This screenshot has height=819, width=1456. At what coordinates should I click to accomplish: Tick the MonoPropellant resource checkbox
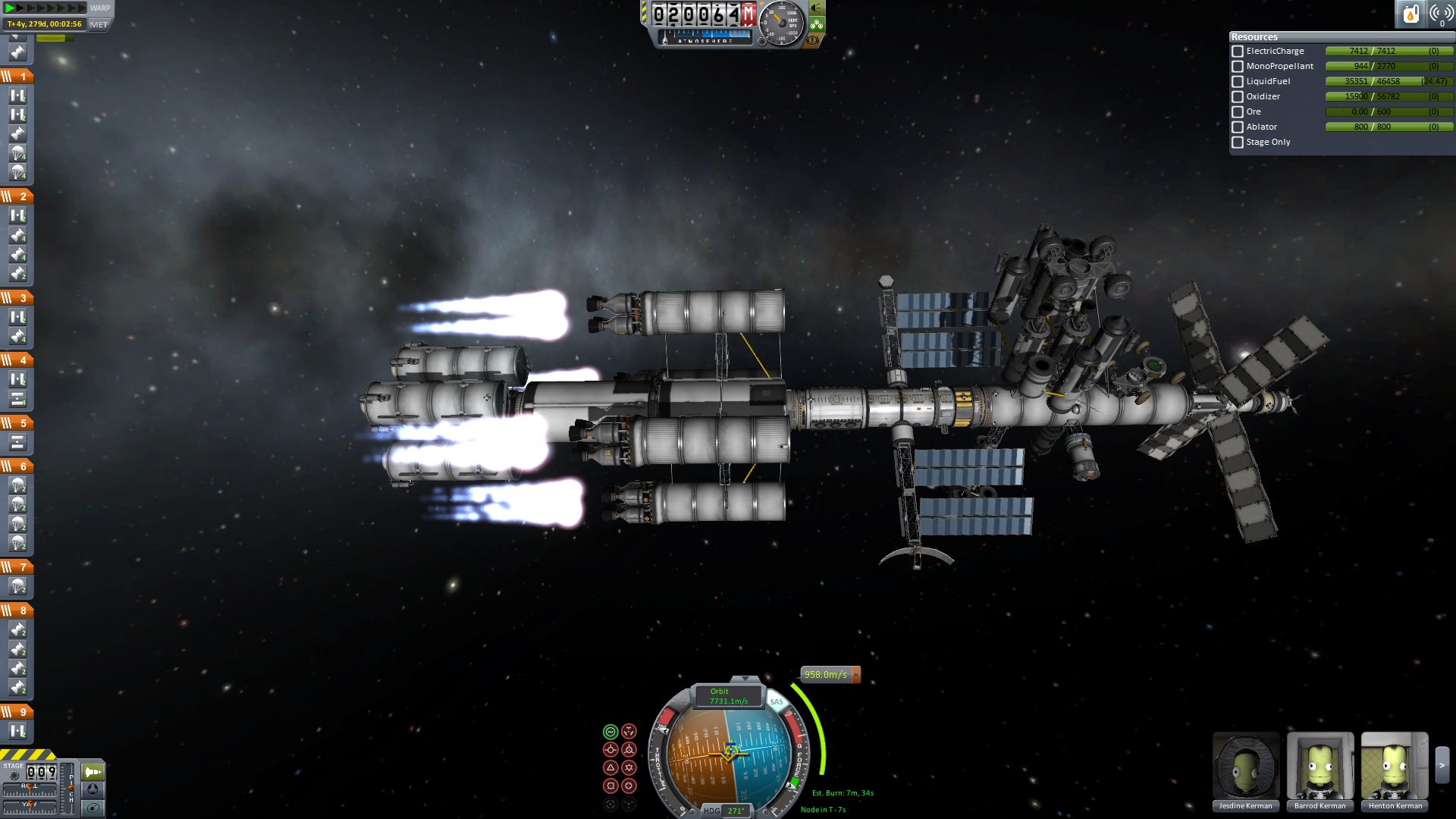pyautogui.click(x=1238, y=67)
